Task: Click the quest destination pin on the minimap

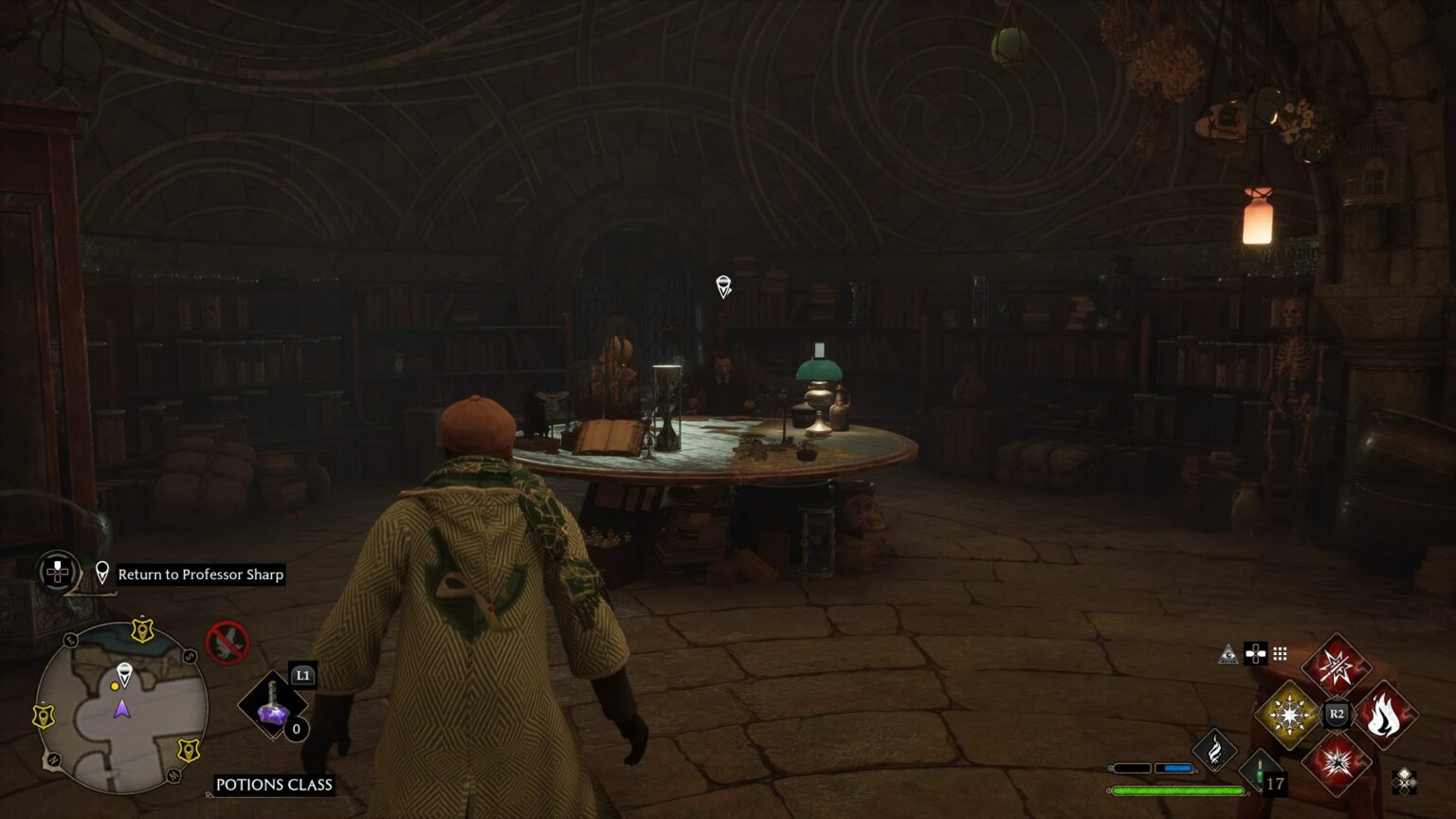Action: click(x=126, y=672)
